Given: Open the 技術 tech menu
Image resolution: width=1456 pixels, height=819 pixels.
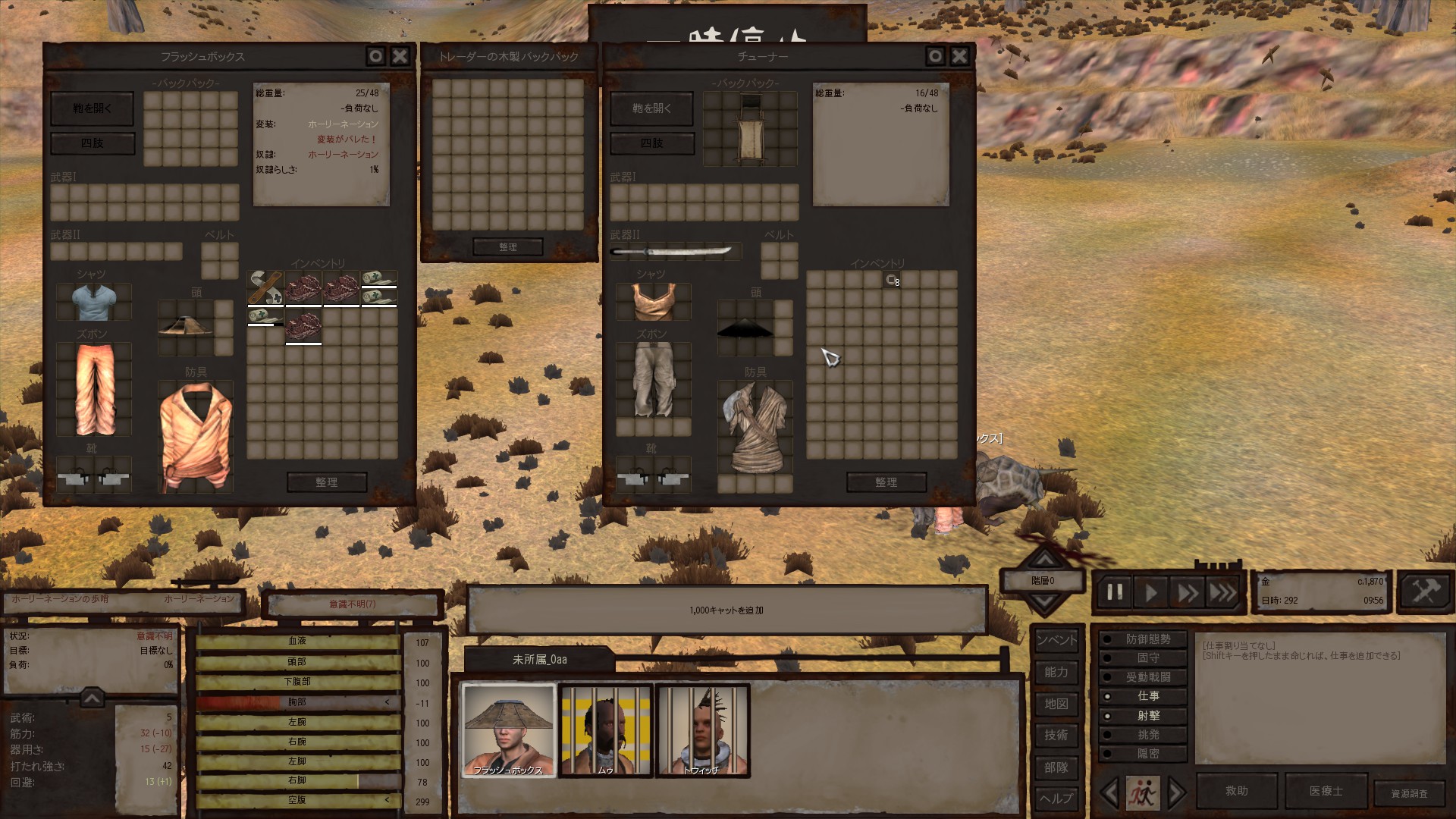Looking at the screenshot, I should click(1056, 736).
